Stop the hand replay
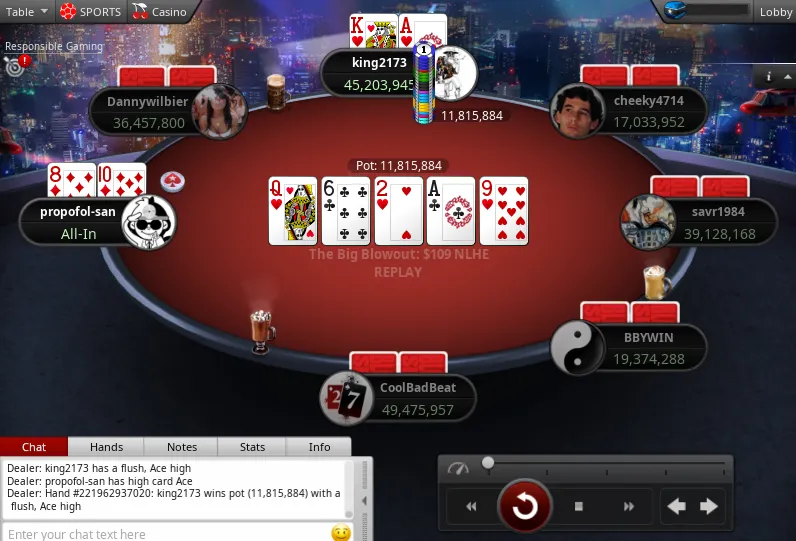Screen dimensions: 796x541 point(578,507)
